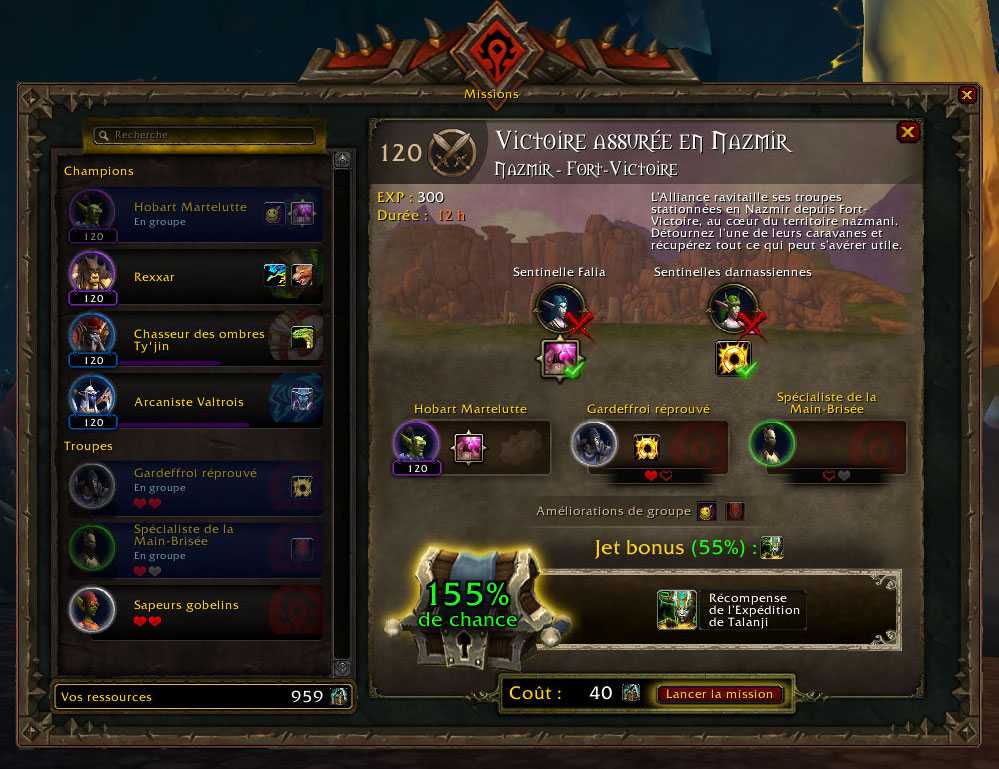Select champion Rexxar from the list
Image resolution: width=999 pixels, height=769 pixels.
pos(195,277)
